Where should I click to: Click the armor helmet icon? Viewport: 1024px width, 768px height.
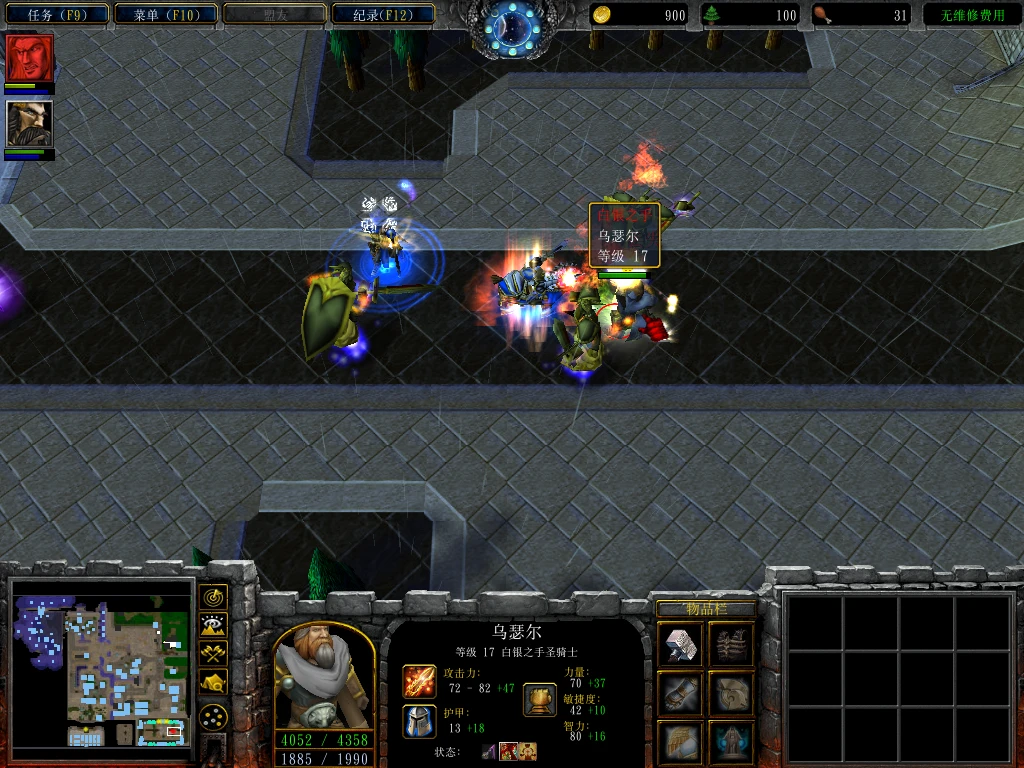click(419, 720)
